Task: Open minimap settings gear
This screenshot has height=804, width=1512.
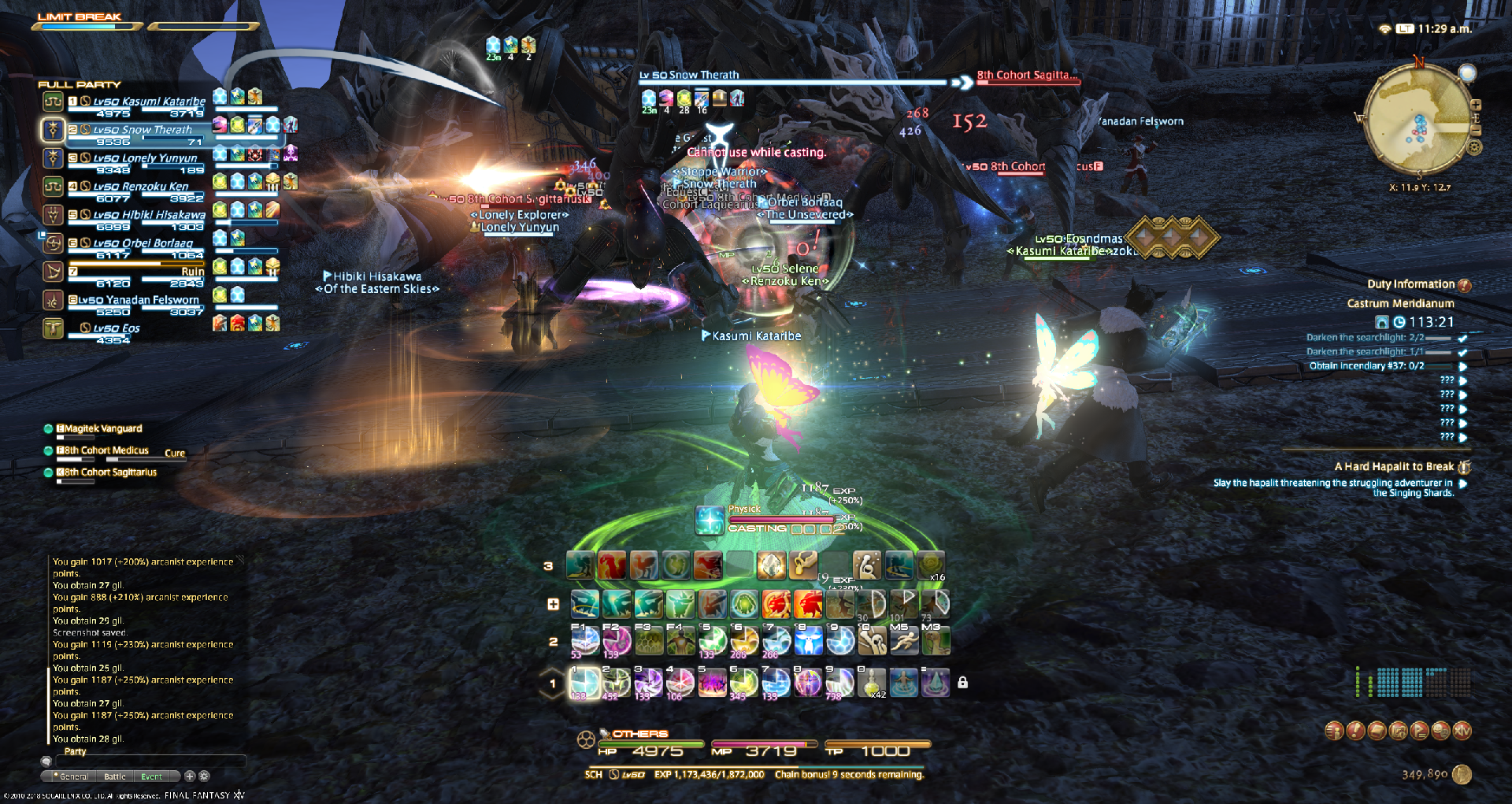Action: click(1475, 147)
